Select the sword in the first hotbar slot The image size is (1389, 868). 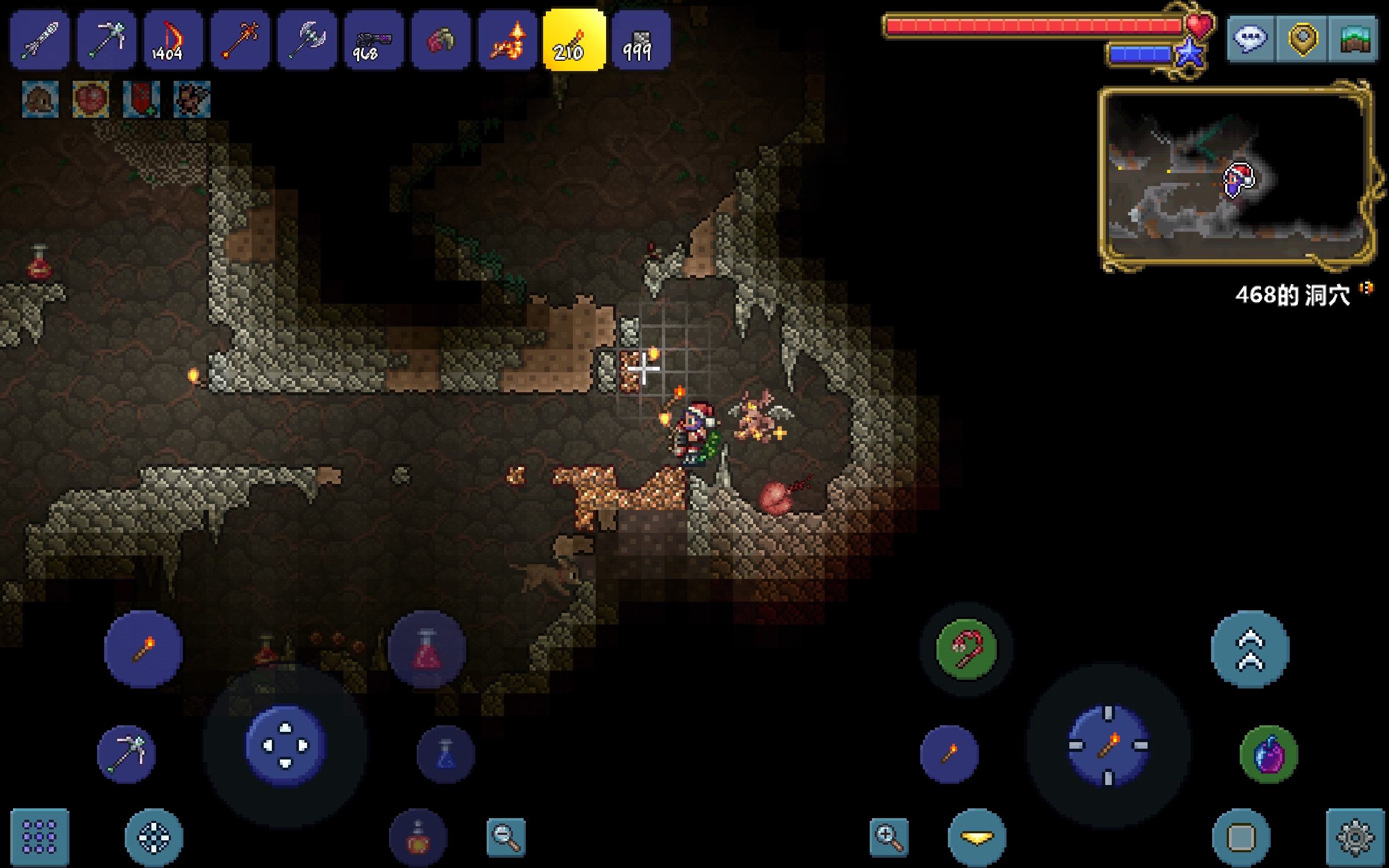(x=40, y=40)
